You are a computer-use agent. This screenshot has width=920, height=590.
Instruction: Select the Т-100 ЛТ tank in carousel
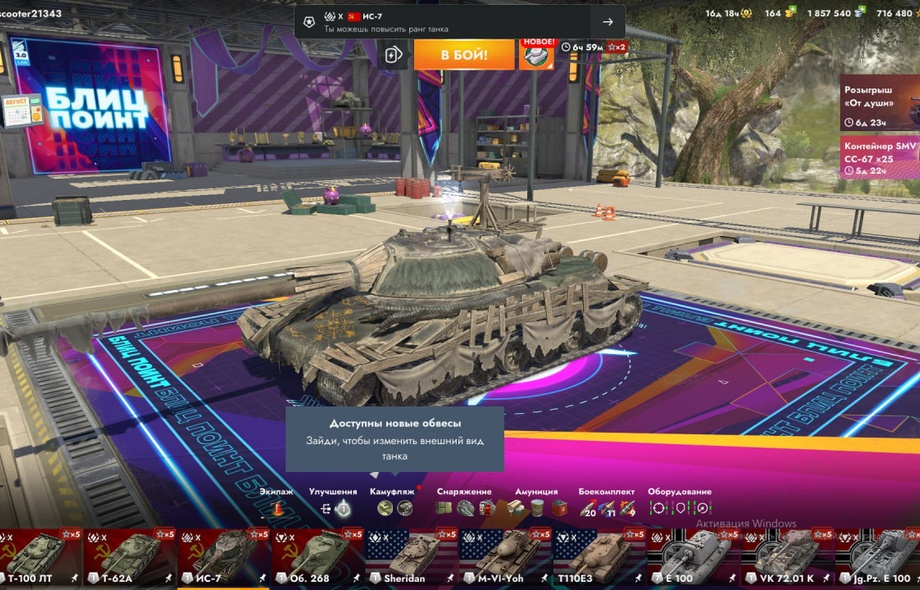click(x=40, y=557)
